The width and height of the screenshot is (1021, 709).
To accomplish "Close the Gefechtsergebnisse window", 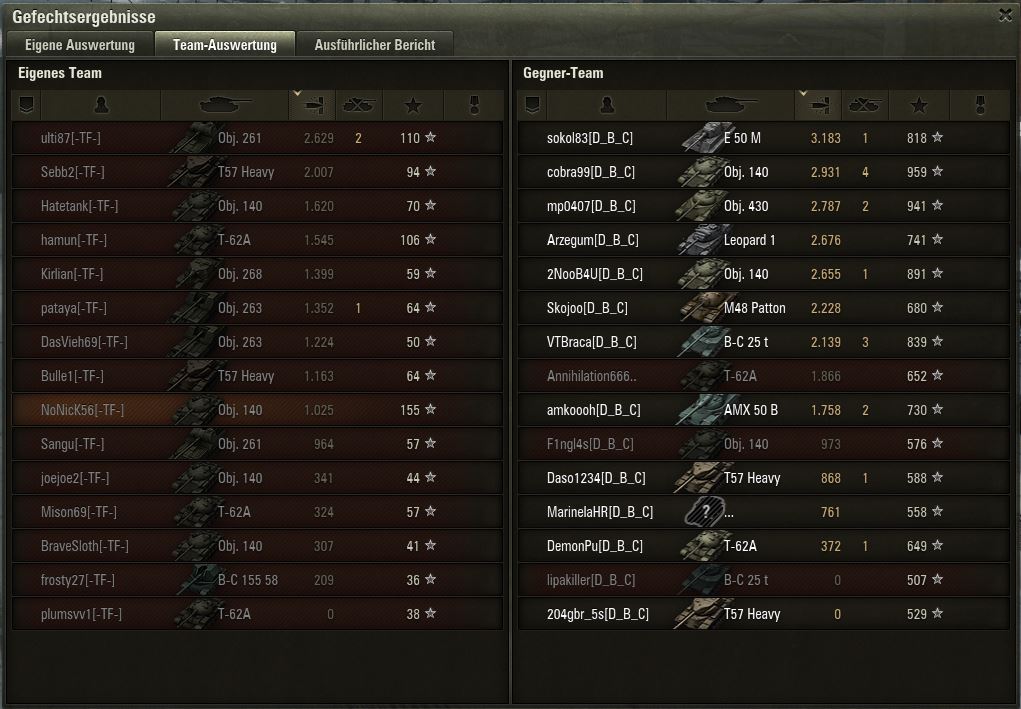I will click(1005, 15).
